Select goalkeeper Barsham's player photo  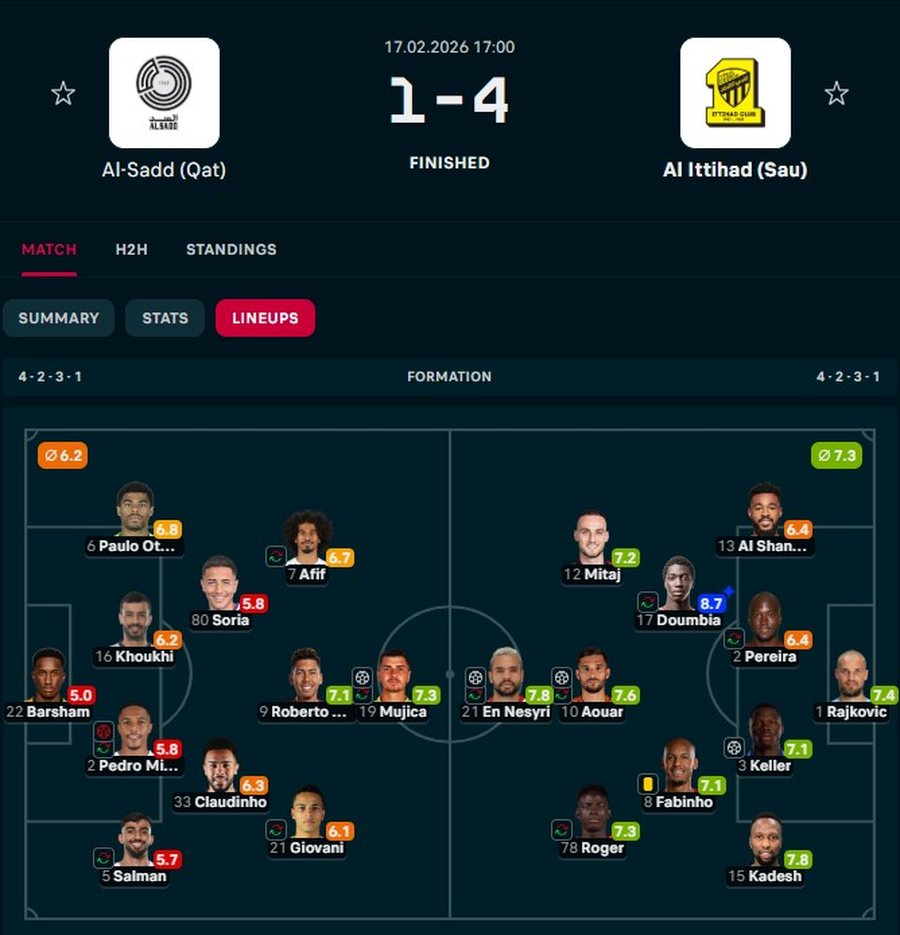[47, 675]
